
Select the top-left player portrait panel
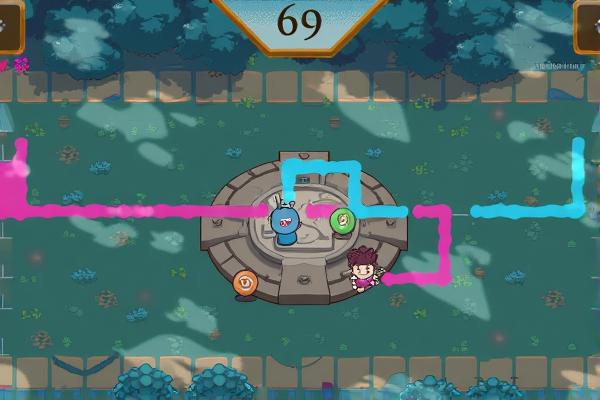(9, 27)
